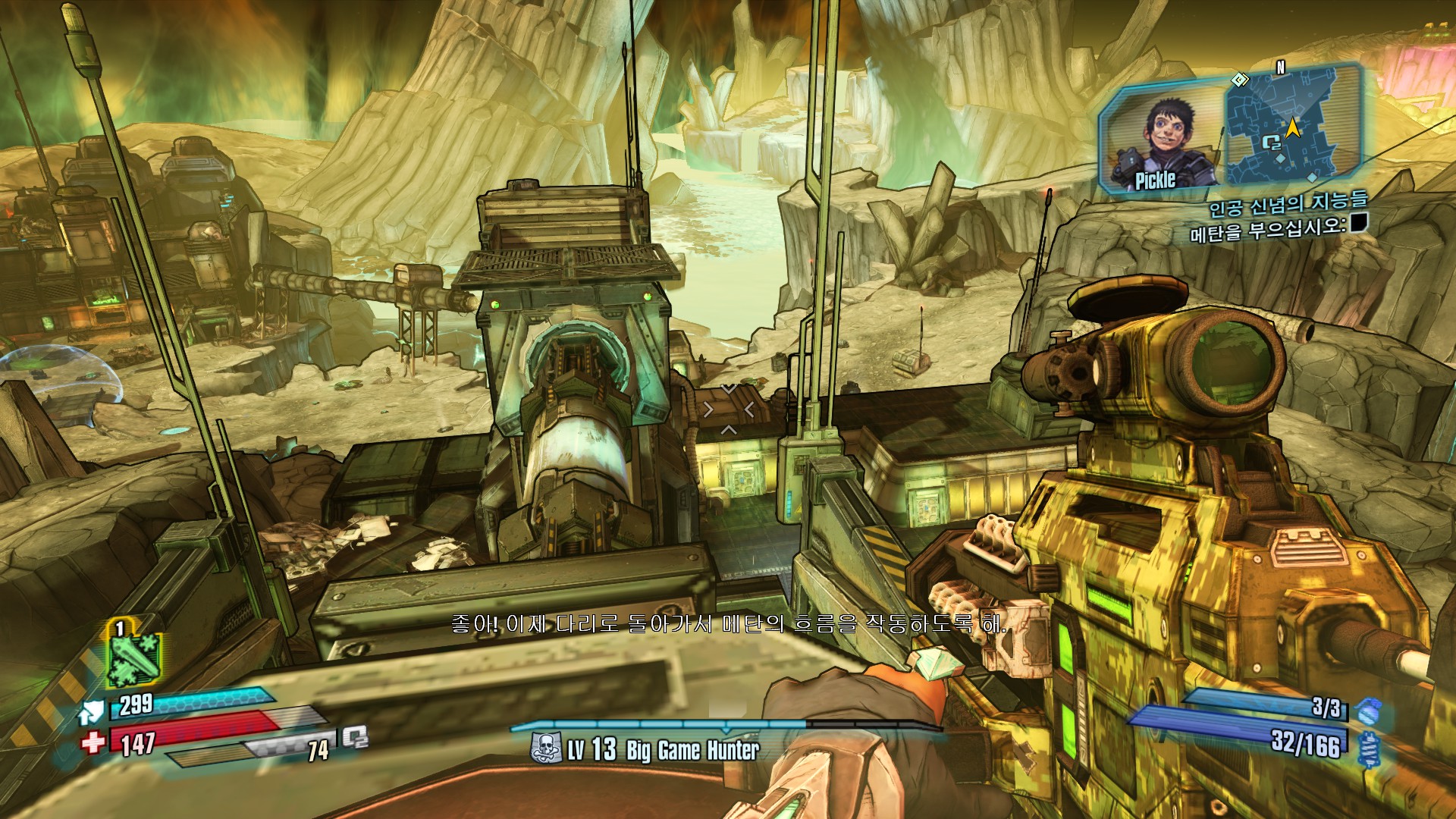Screen dimensions: 1456x819
Task: Click the Big Game Hunter skull badge
Action: [x=544, y=749]
